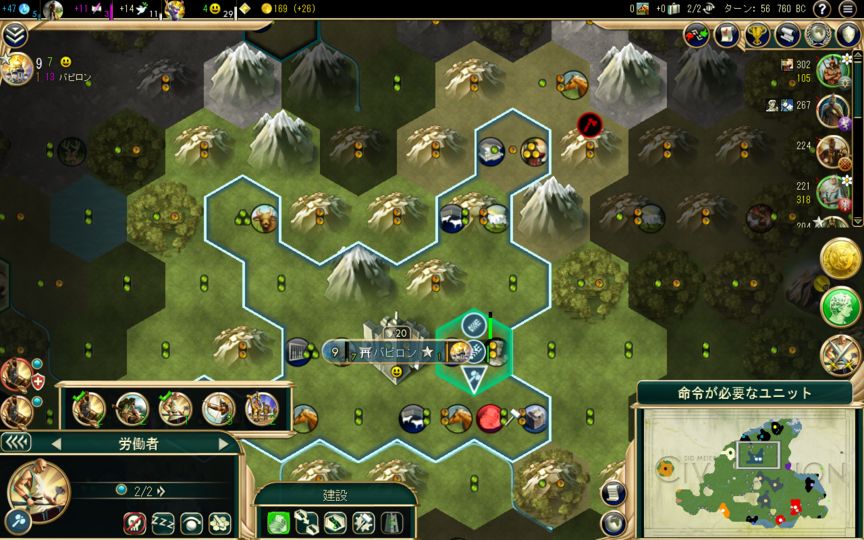Expand the top-left info panel arrow
864x540 pixels.
(x=14, y=36)
